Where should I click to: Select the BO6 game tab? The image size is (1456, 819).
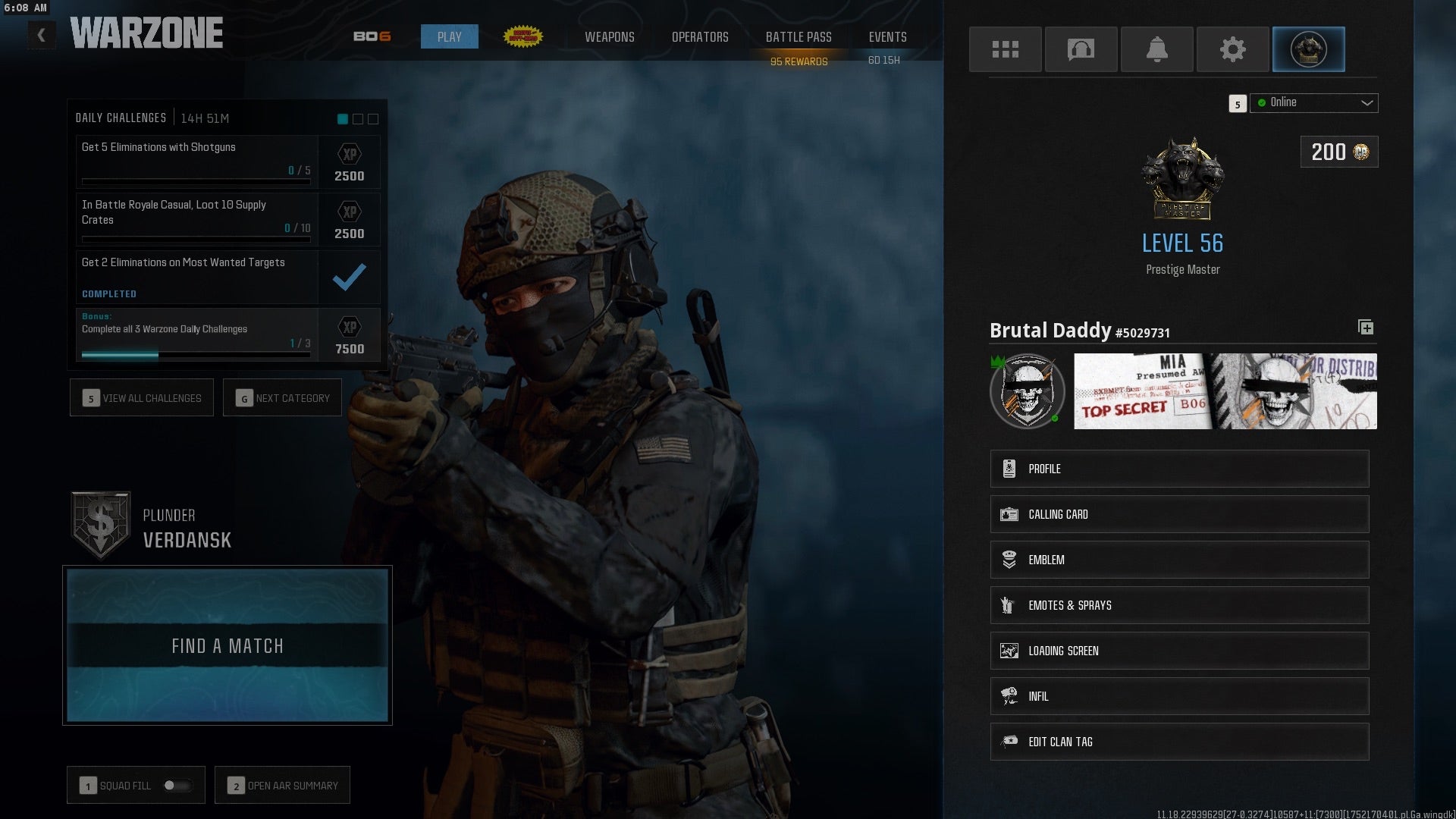372,37
